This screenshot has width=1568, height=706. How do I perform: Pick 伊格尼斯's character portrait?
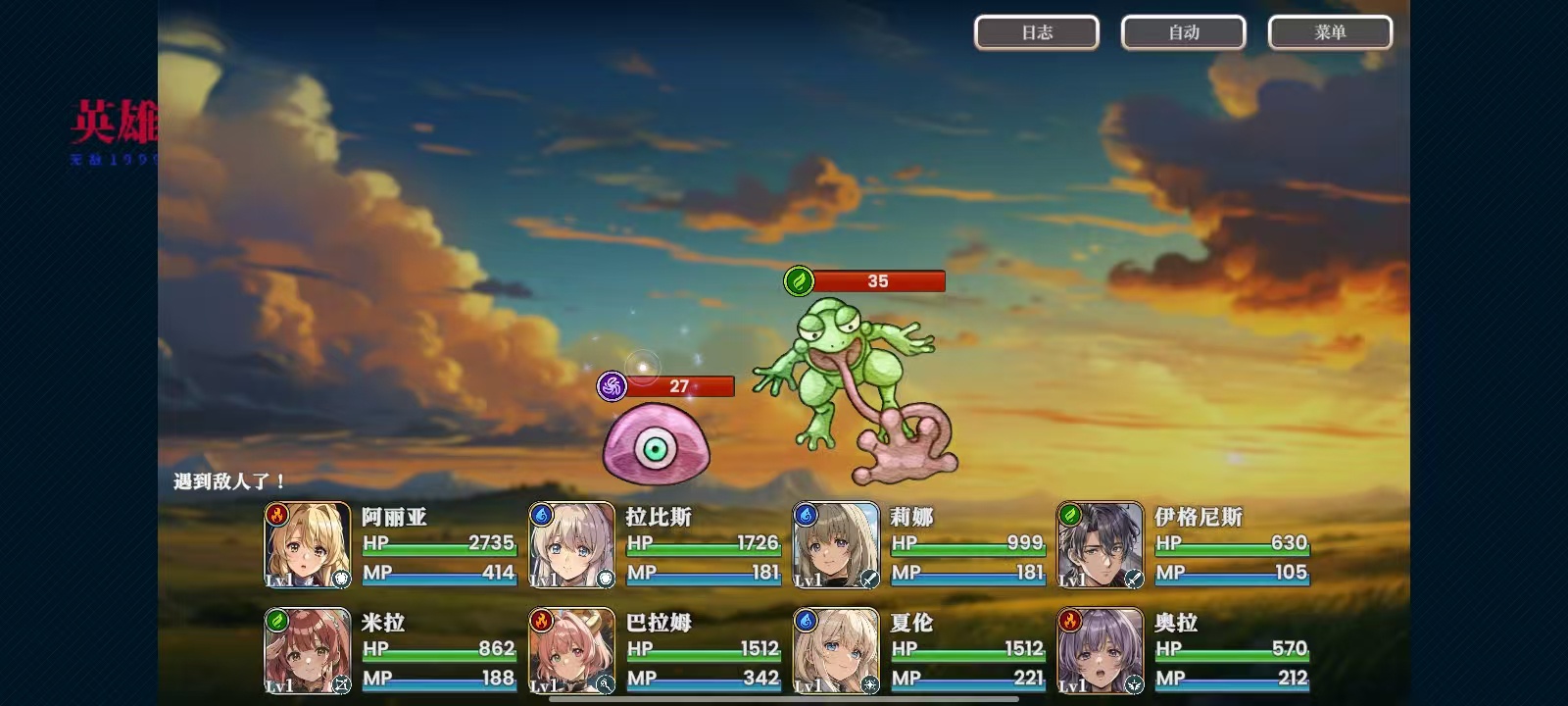pos(1101,545)
